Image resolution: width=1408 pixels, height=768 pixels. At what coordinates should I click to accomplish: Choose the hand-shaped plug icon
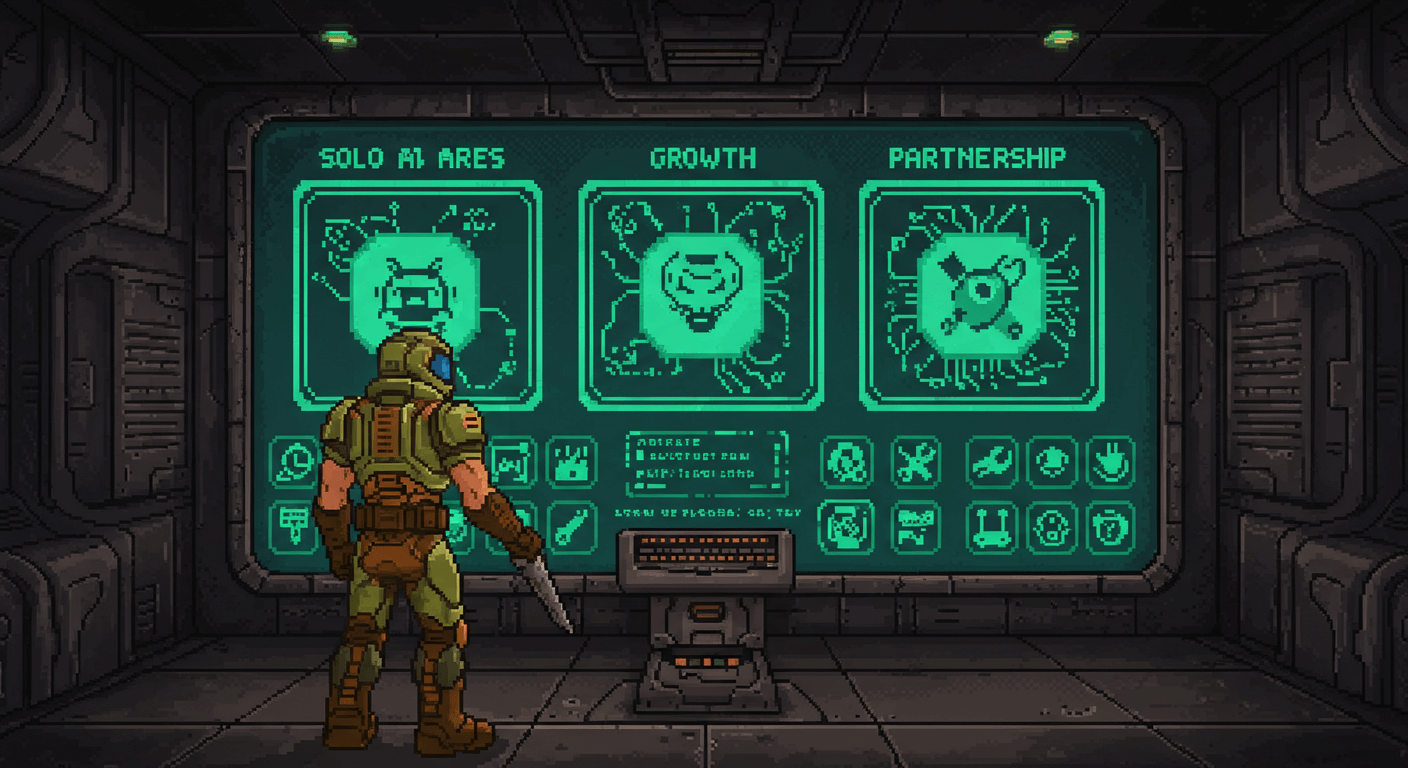[x=1110, y=462]
